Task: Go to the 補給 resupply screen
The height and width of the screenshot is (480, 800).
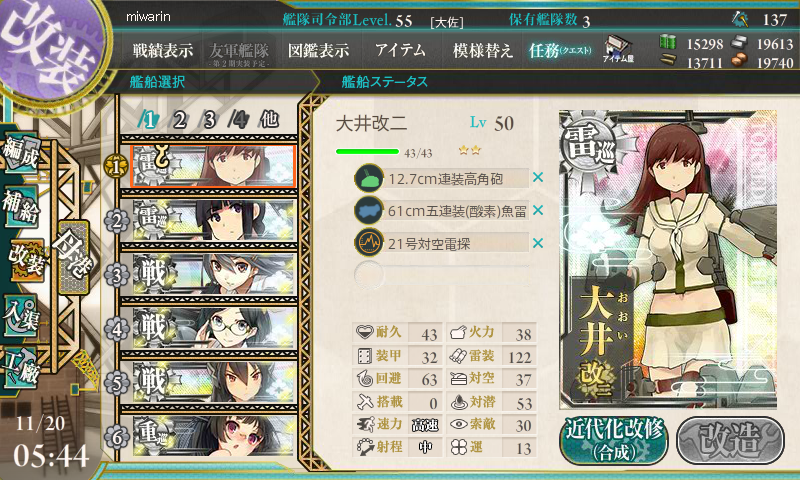Action: (24, 207)
